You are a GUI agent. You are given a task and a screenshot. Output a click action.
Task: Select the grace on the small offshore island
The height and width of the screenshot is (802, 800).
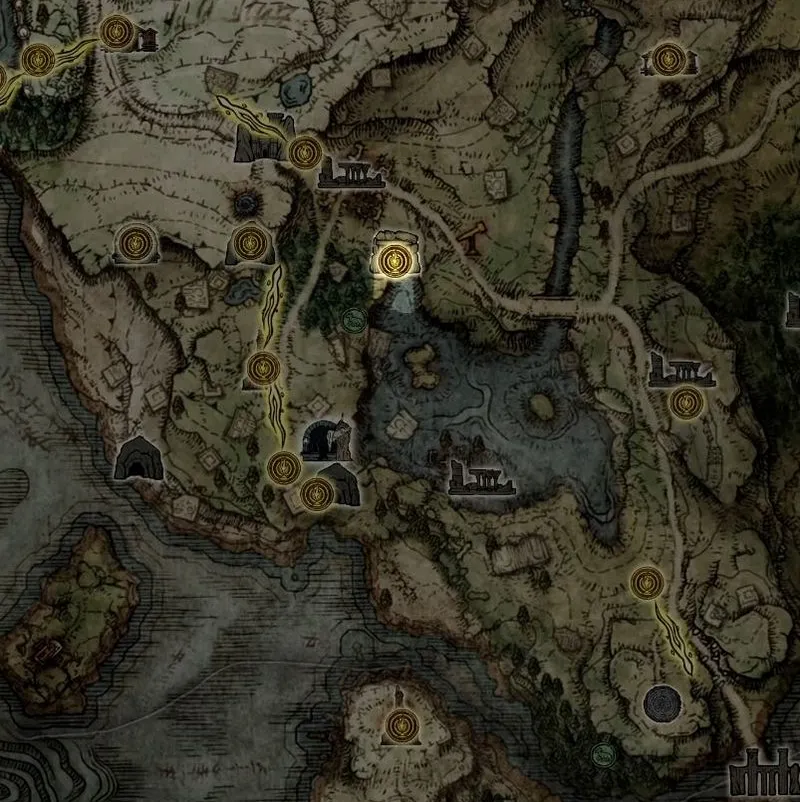401,721
